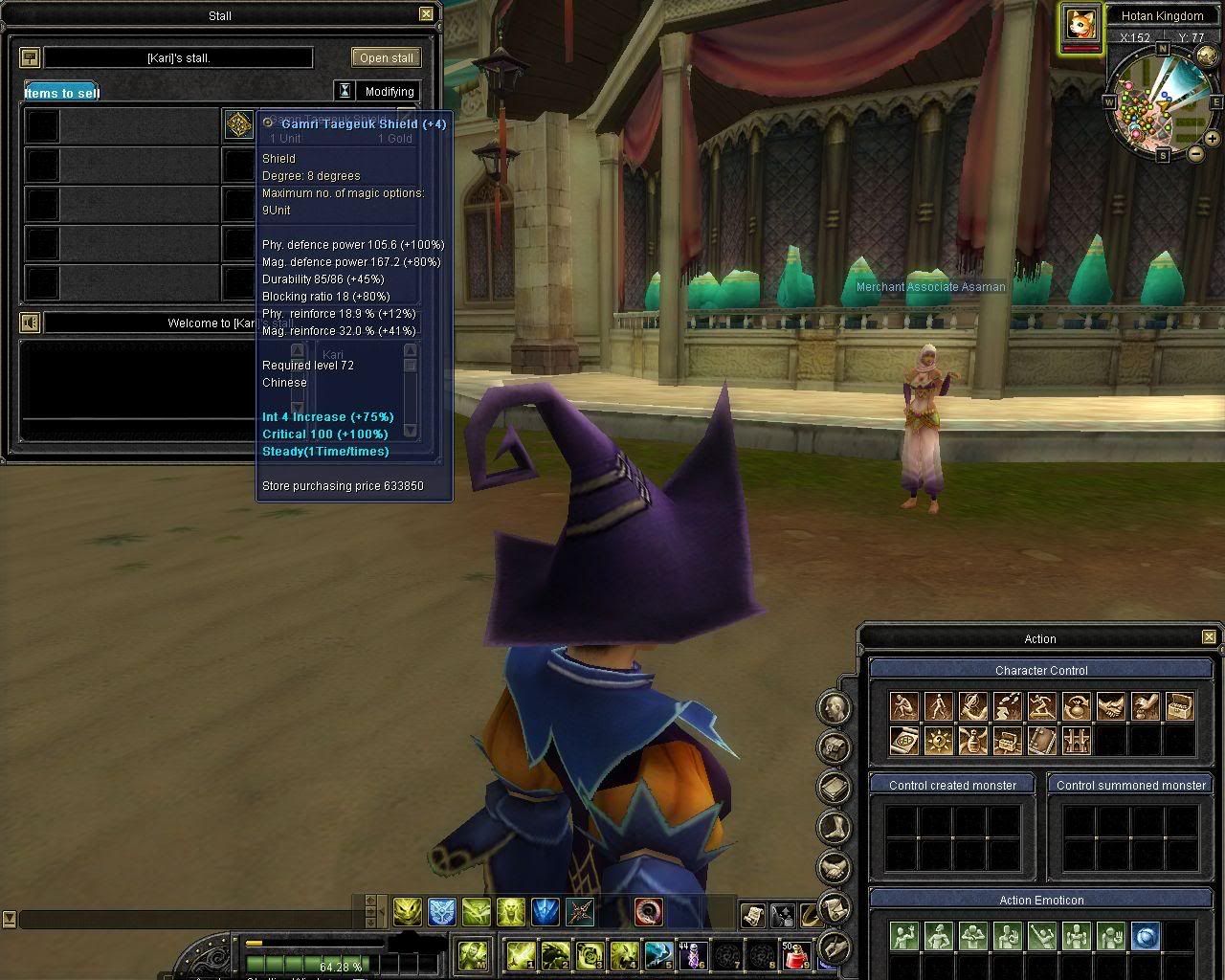Open the inventory bag side button
Viewport: 1225px width, 980px height.
point(835,747)
